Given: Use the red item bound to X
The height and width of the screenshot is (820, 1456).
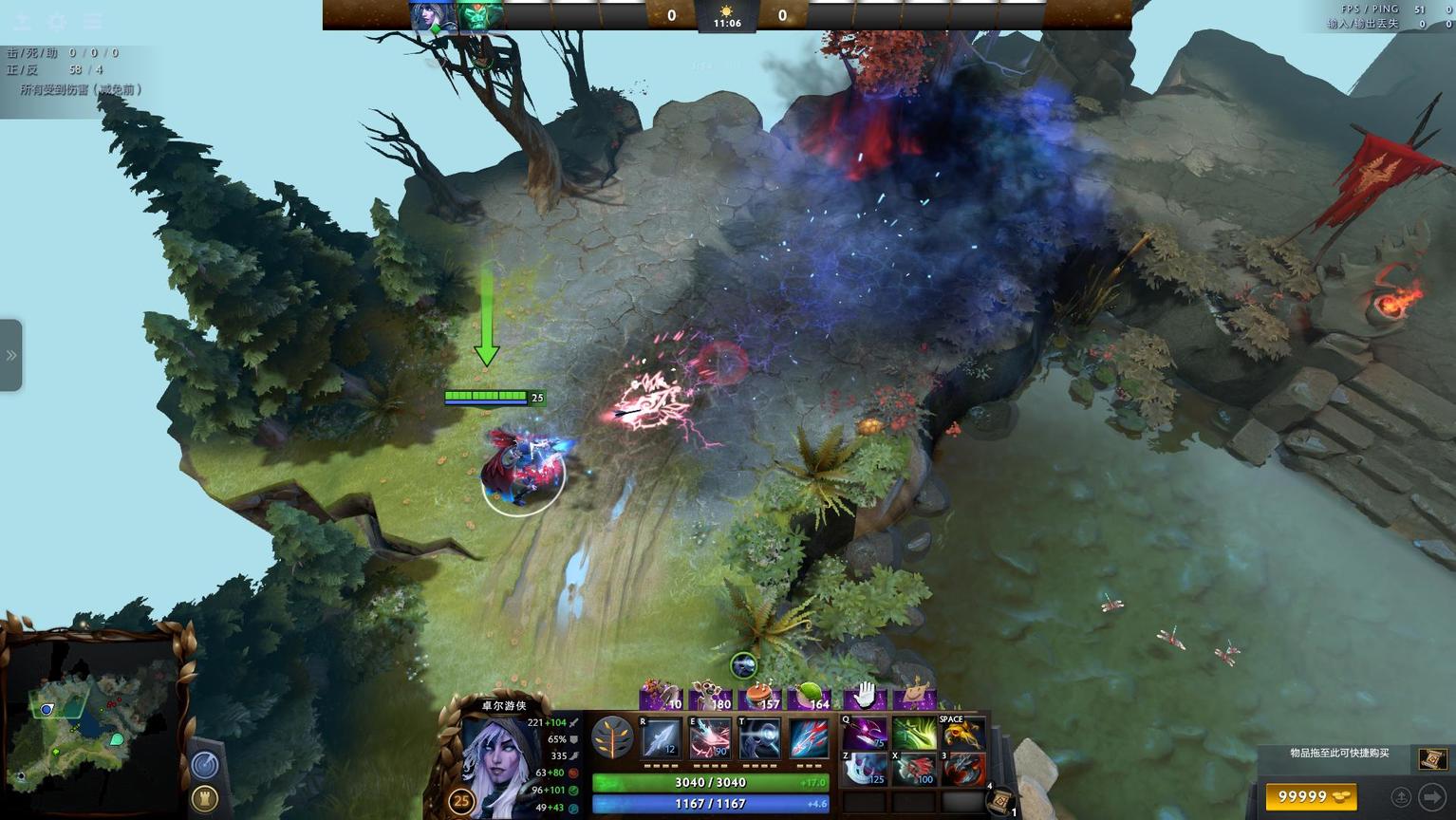Looking at the screenshot, I should click(913, 768).
